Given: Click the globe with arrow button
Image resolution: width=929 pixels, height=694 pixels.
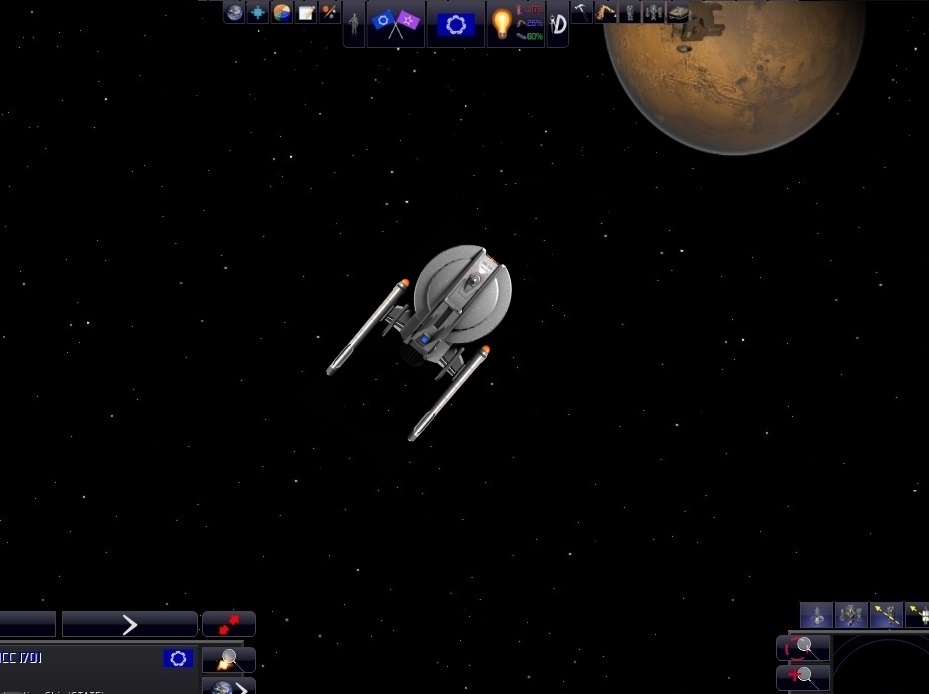Looking at the screenshot, I should [x=228, y=687].
